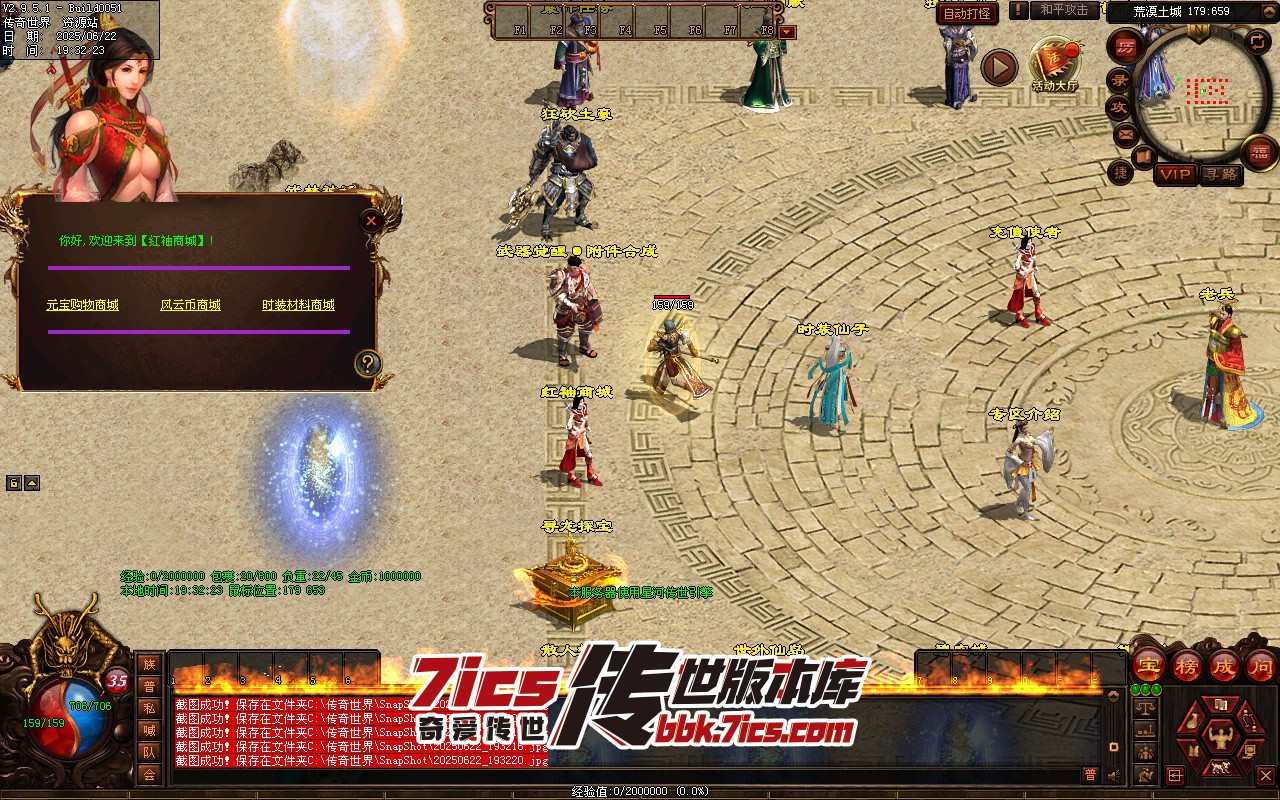Open the hotkey bar dropdown arrow
Viewport: 1280px width, 800px height.
(787, 31)
